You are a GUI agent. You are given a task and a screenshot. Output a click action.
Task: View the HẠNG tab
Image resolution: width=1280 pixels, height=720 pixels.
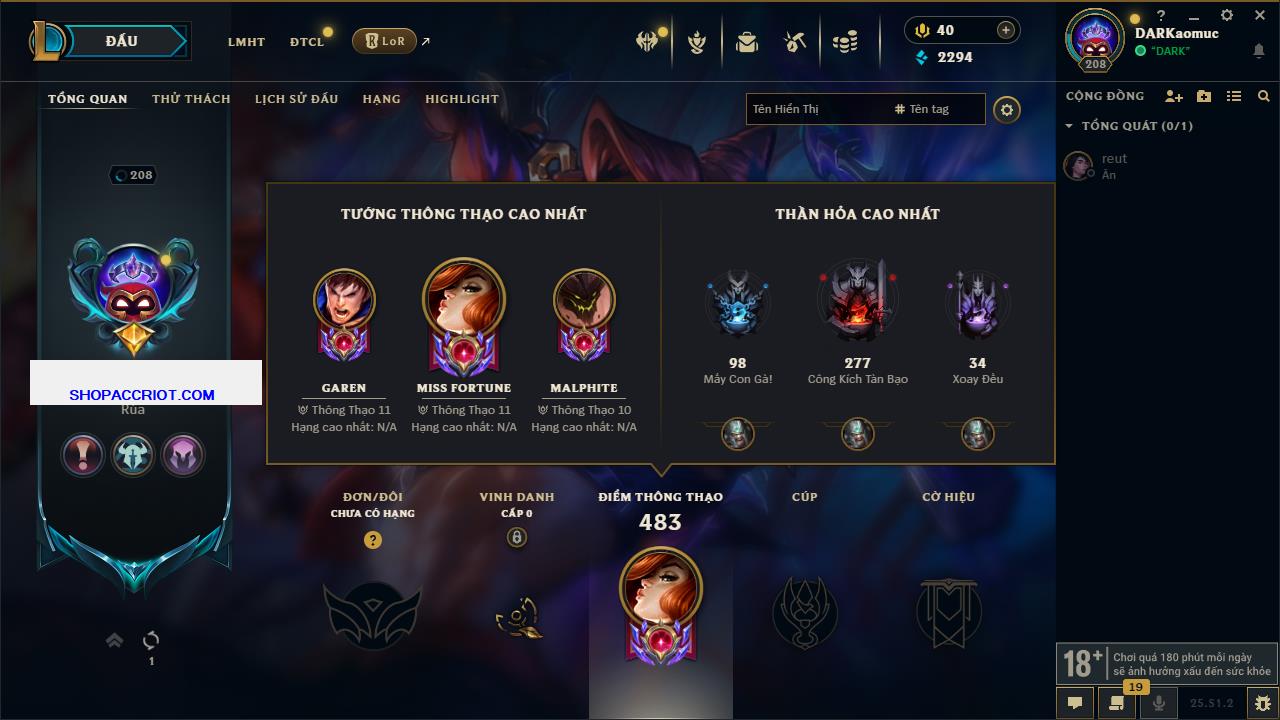381,99
